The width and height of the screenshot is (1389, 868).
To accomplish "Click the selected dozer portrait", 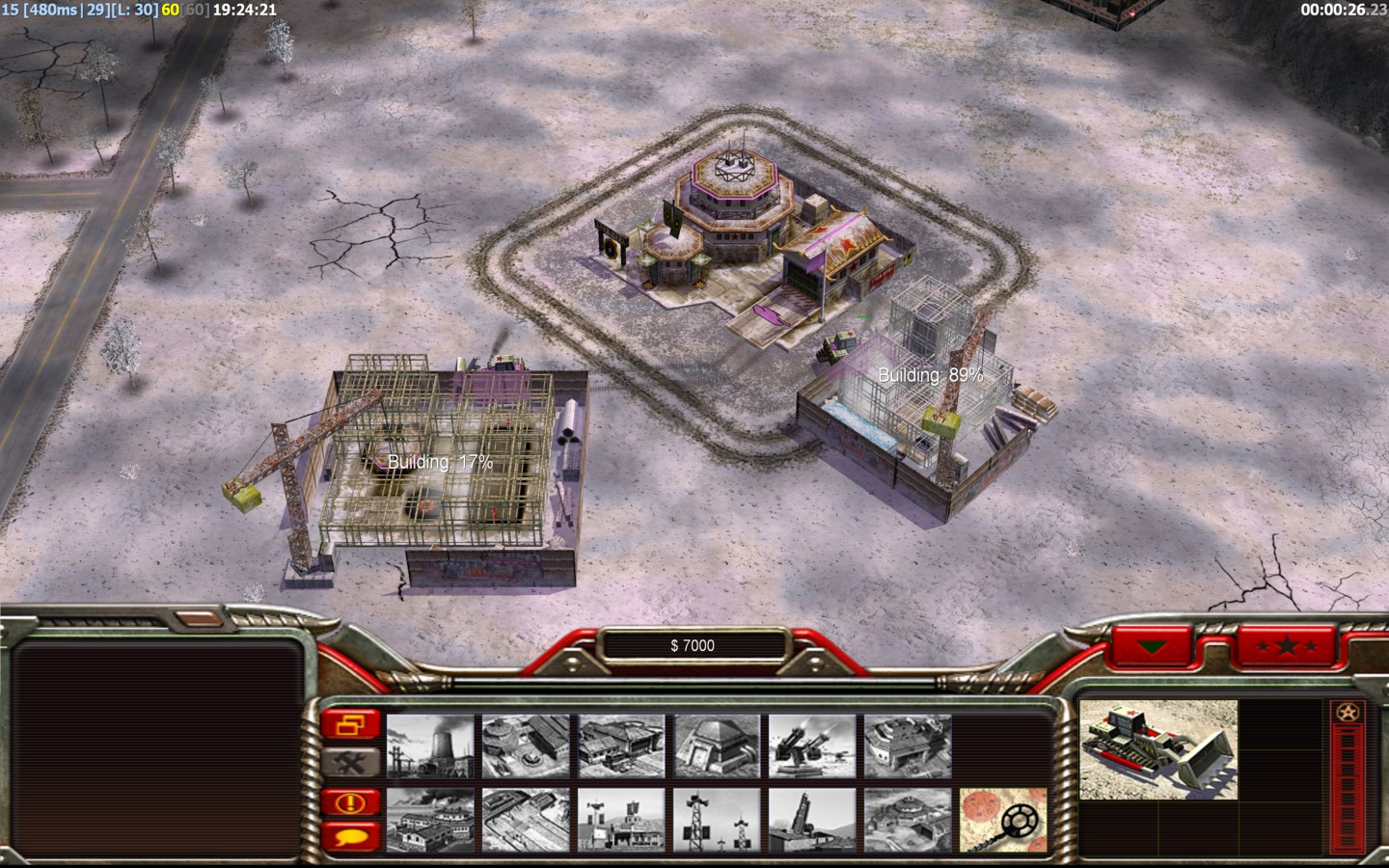I will (x=1157, y=750).
